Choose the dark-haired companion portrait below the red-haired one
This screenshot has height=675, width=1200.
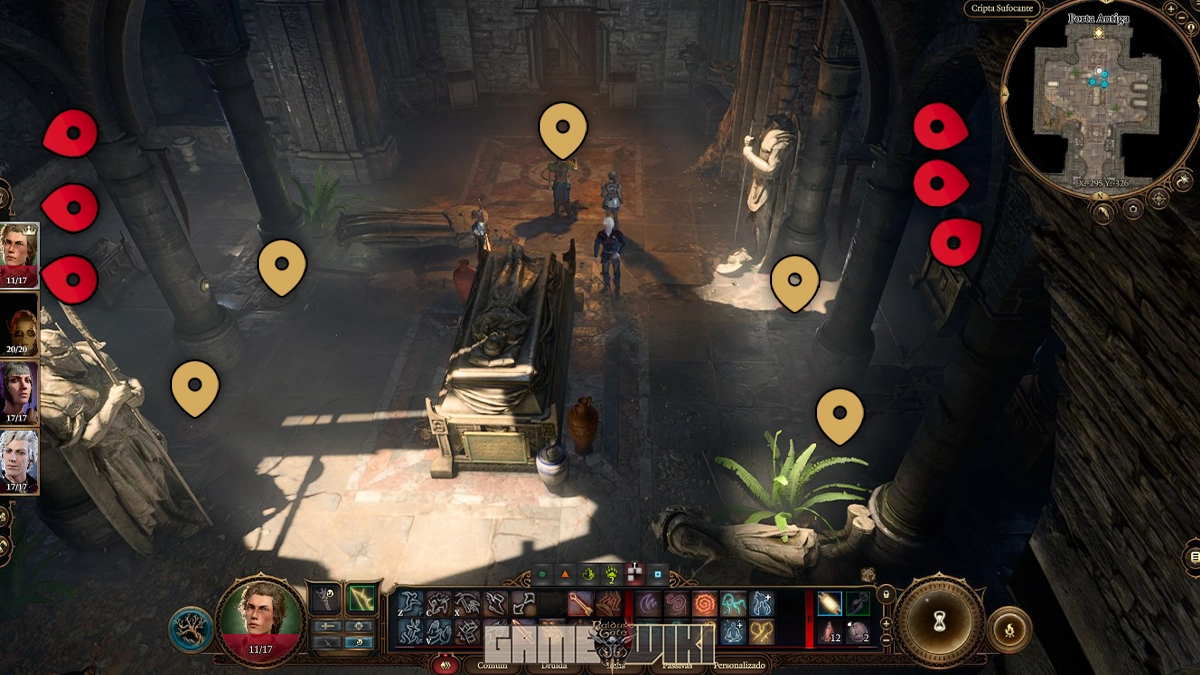20,390
